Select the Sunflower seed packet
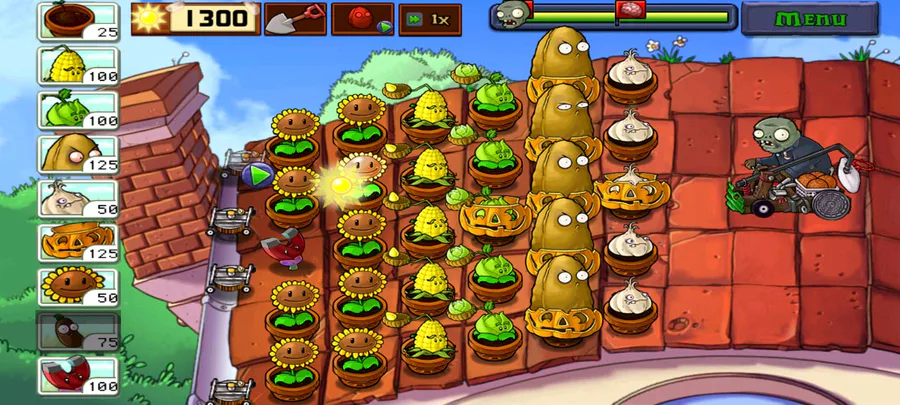The height and width of the screenshot is (405, 900). pos(78,287)
